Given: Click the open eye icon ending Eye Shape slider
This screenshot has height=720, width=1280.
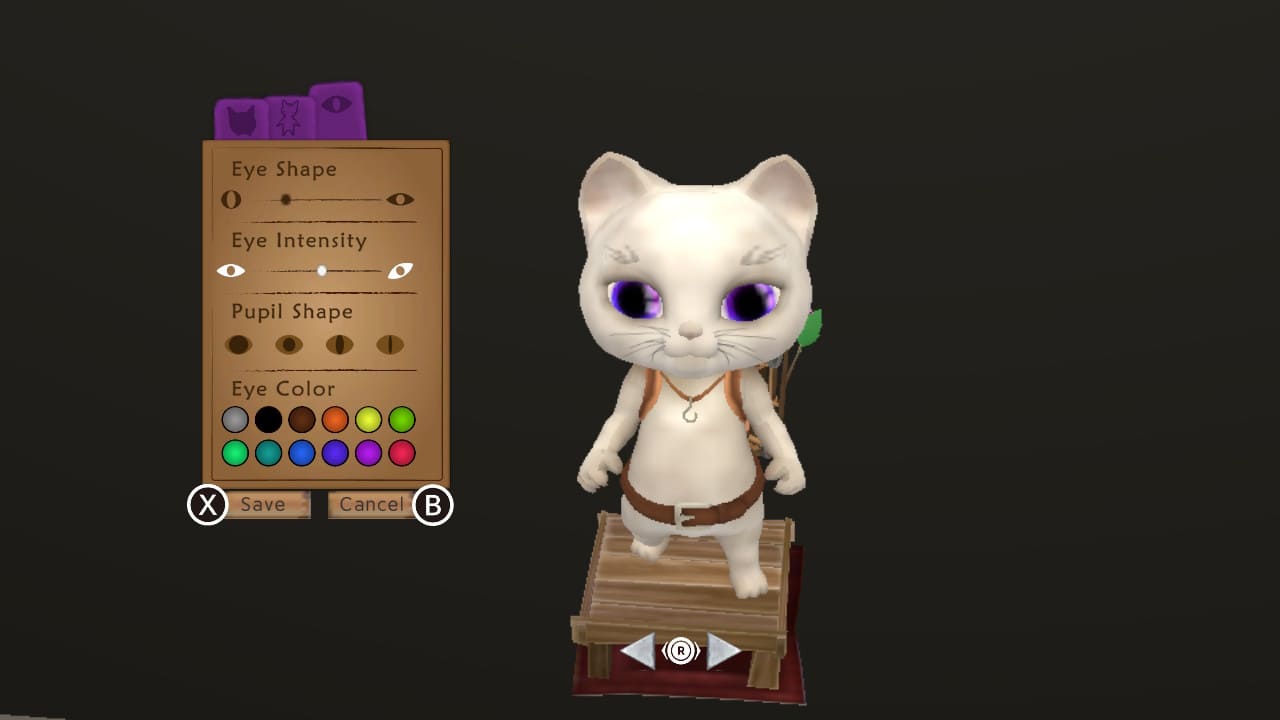Looking at the screenshot, I should [400, 199].
